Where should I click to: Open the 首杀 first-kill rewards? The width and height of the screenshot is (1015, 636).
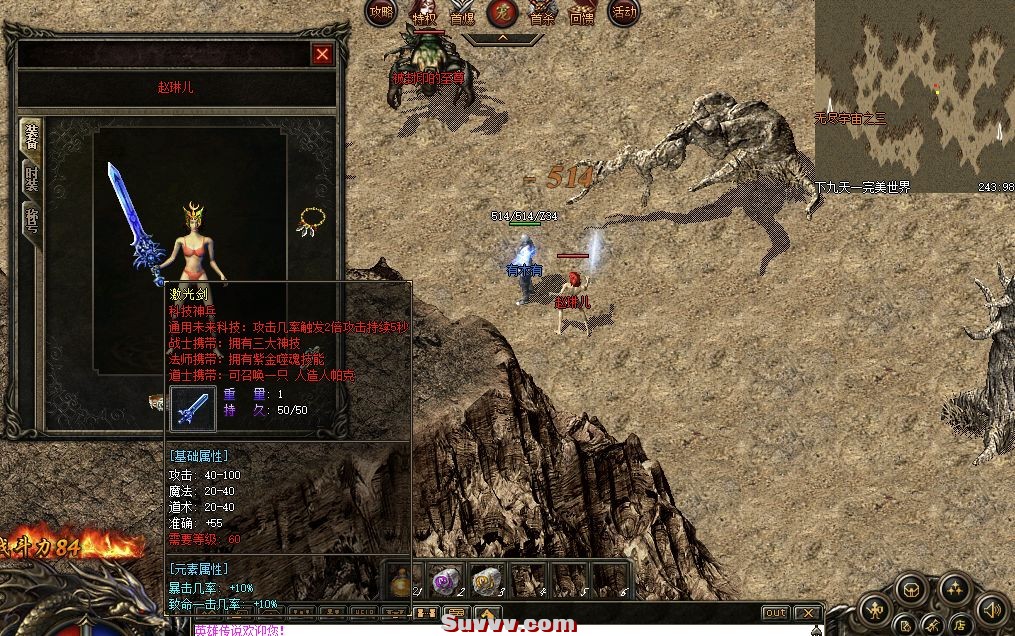pyautogui.click(x=542, y=13)
